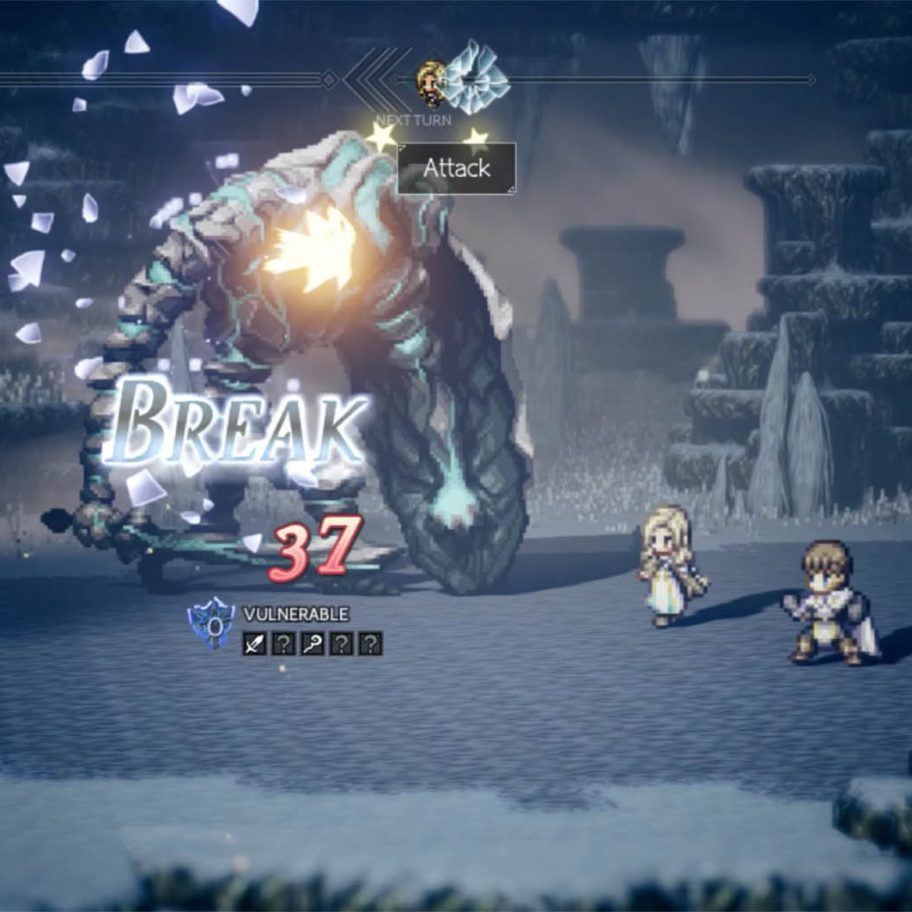Select the sword weakness icon

(x=254, y=644)
